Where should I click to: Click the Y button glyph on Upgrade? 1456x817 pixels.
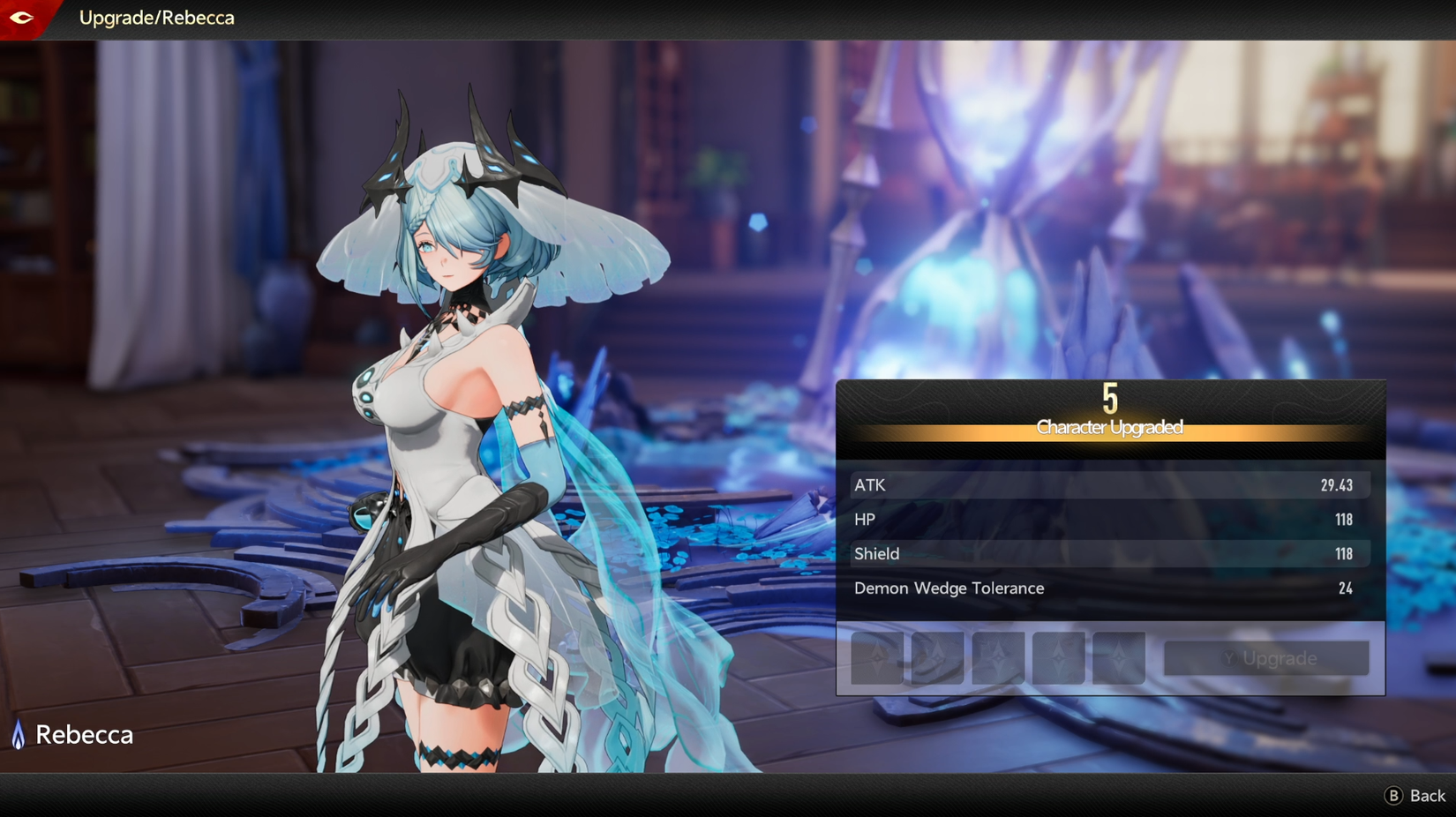click(1227, 657)
